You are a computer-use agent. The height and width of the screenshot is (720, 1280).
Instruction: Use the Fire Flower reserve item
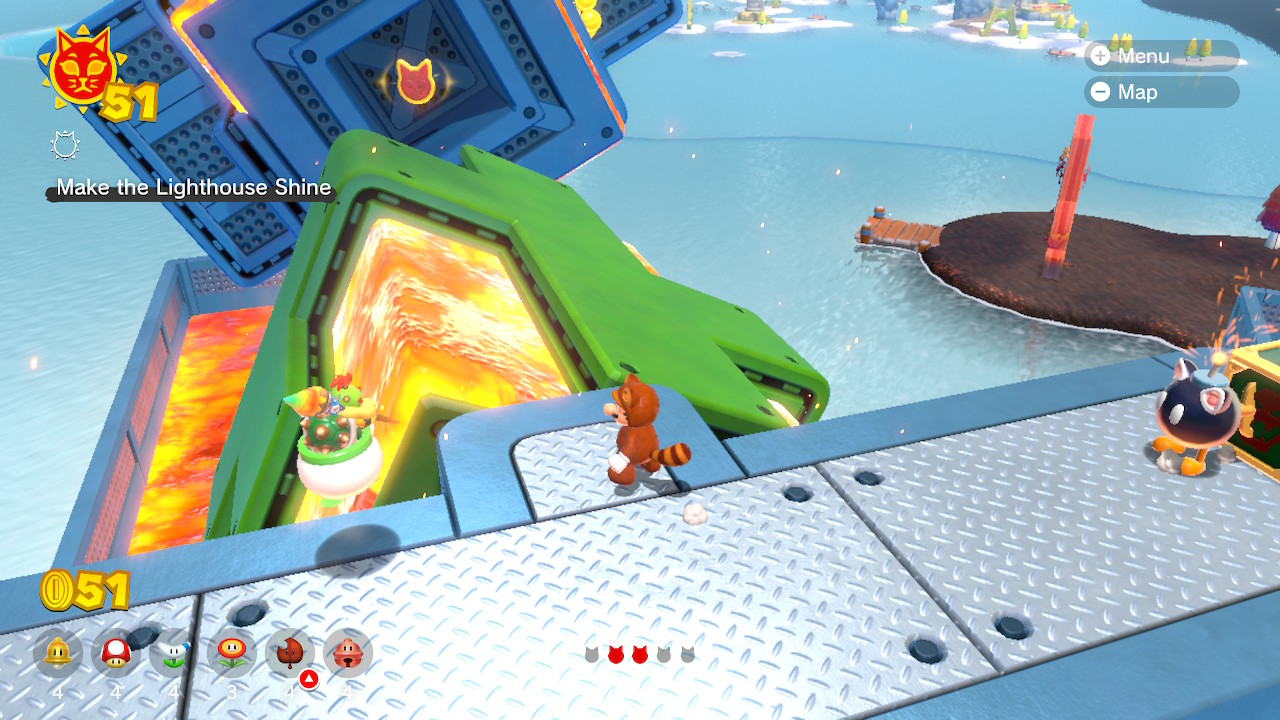(232, 655)
